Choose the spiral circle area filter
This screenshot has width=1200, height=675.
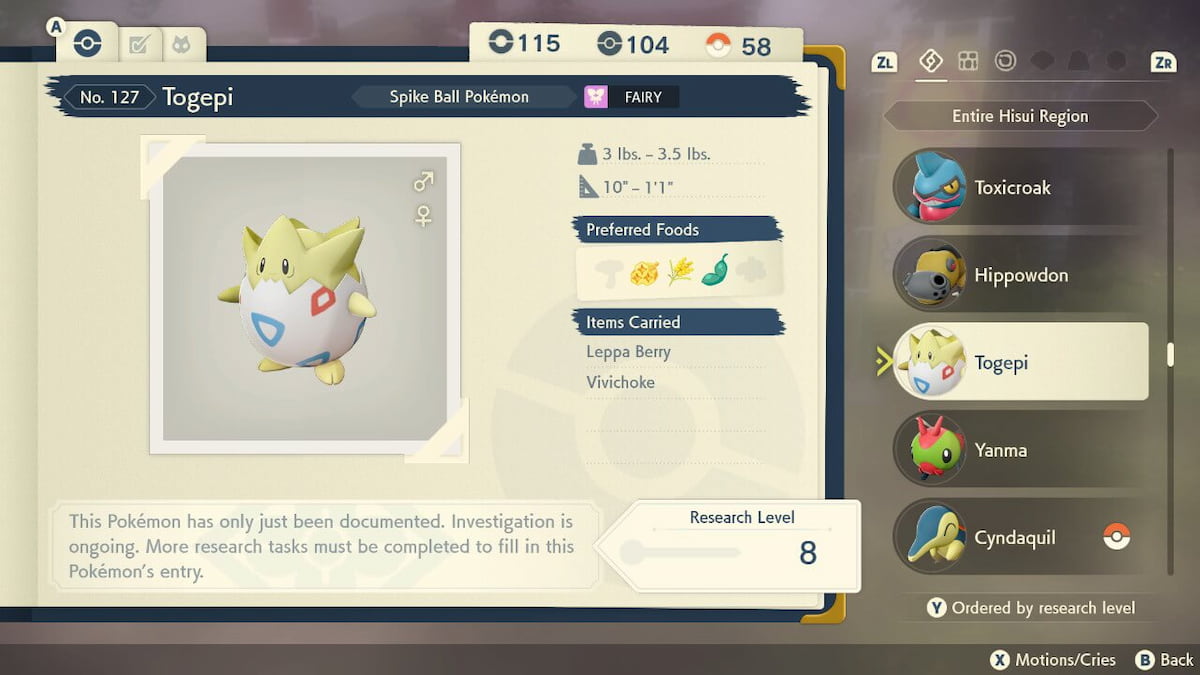[1005, 62]
